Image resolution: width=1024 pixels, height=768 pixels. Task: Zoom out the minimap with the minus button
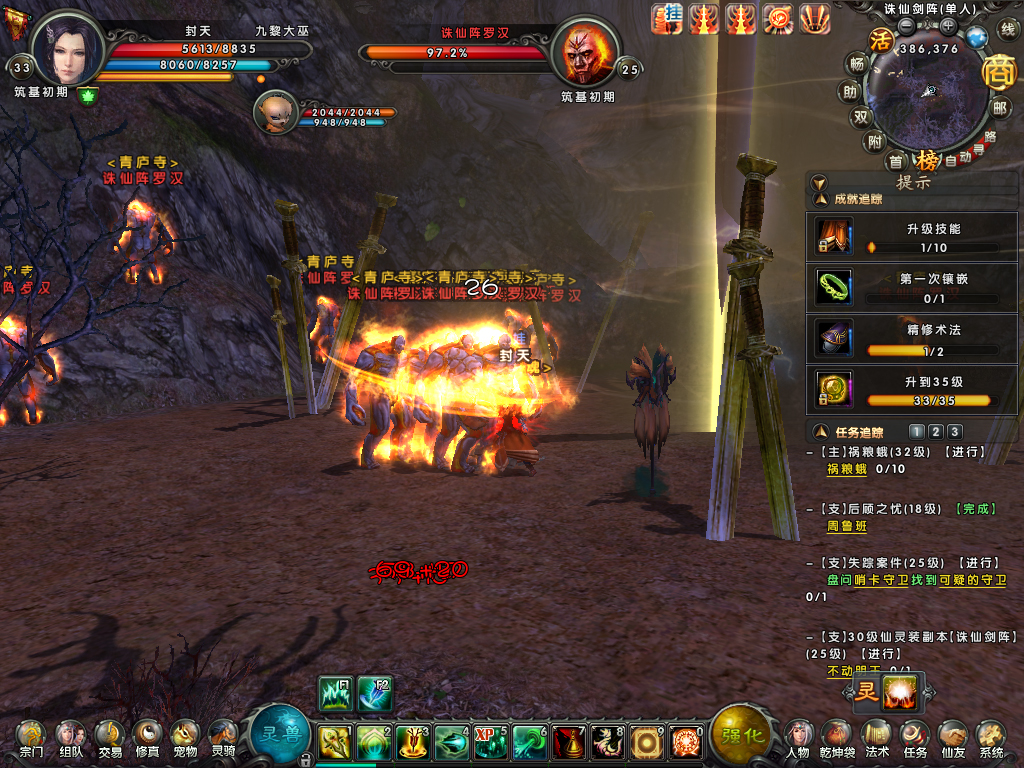(x=906, y=26)
